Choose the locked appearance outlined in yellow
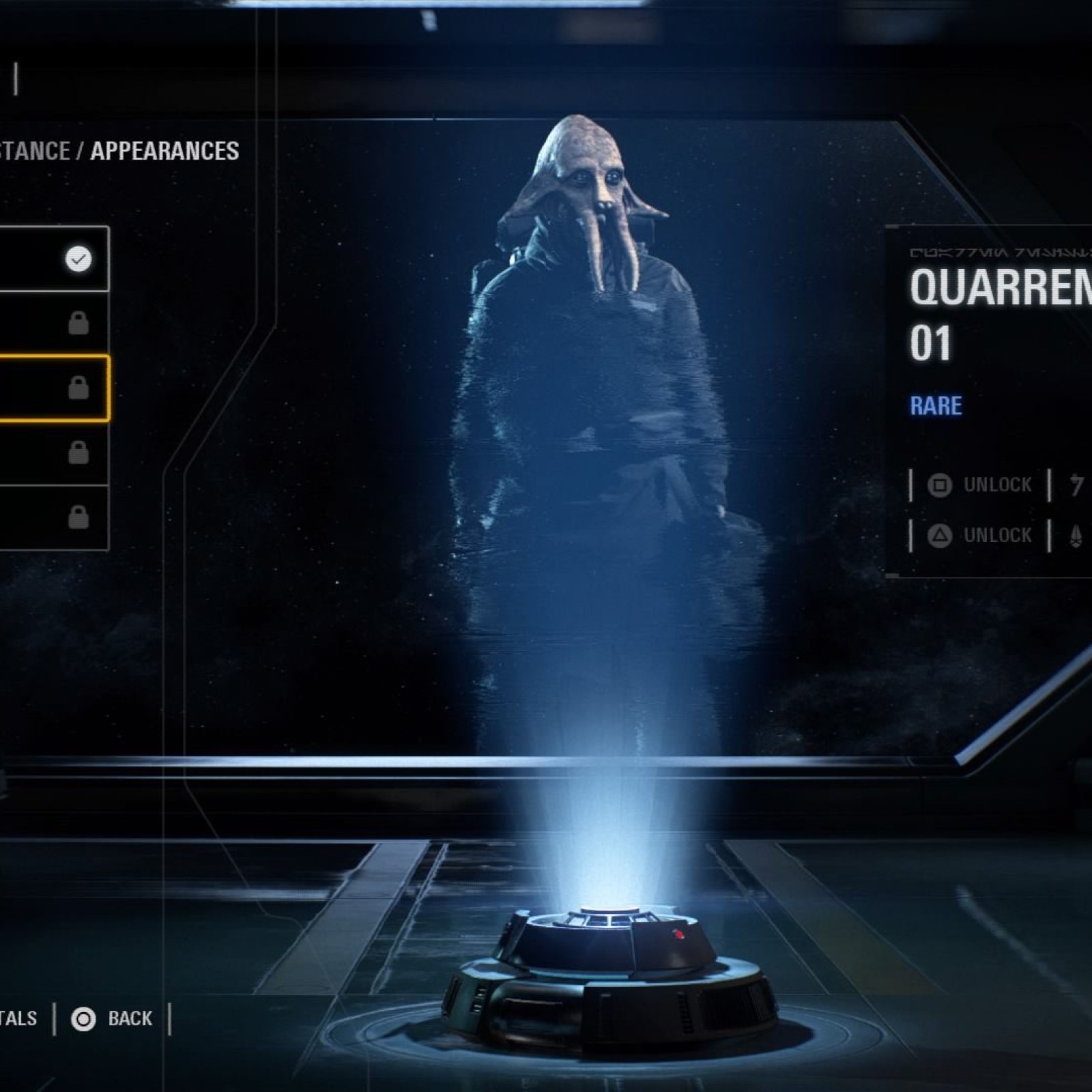This screenshot has height=1092, width=1092. point(53,388)
